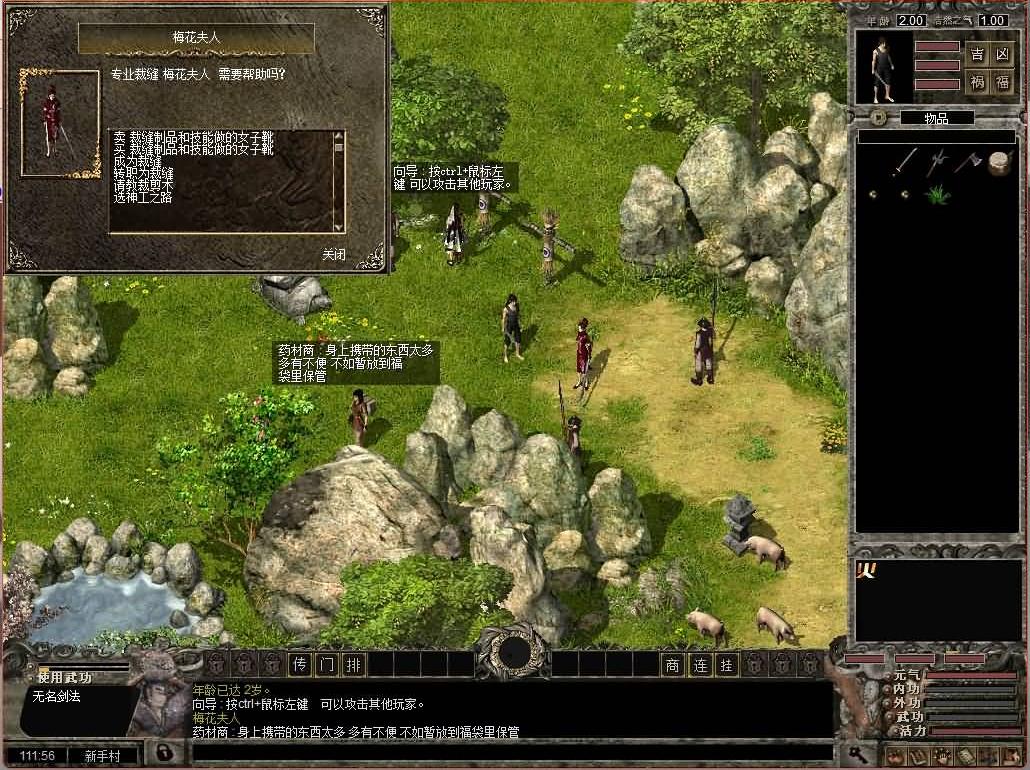The image size is (1030, 770).
Task: Click the 门 button on the bottom bar
Action: click(x=326, y=664)
